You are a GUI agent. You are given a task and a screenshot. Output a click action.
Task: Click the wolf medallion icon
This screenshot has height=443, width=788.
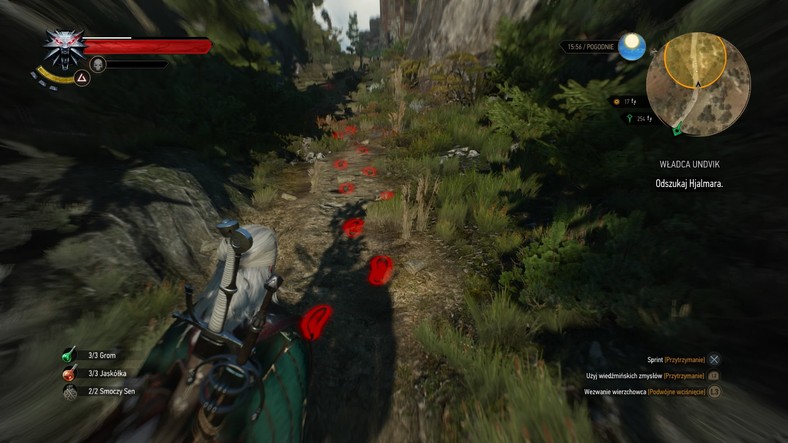tap(62, 46)
